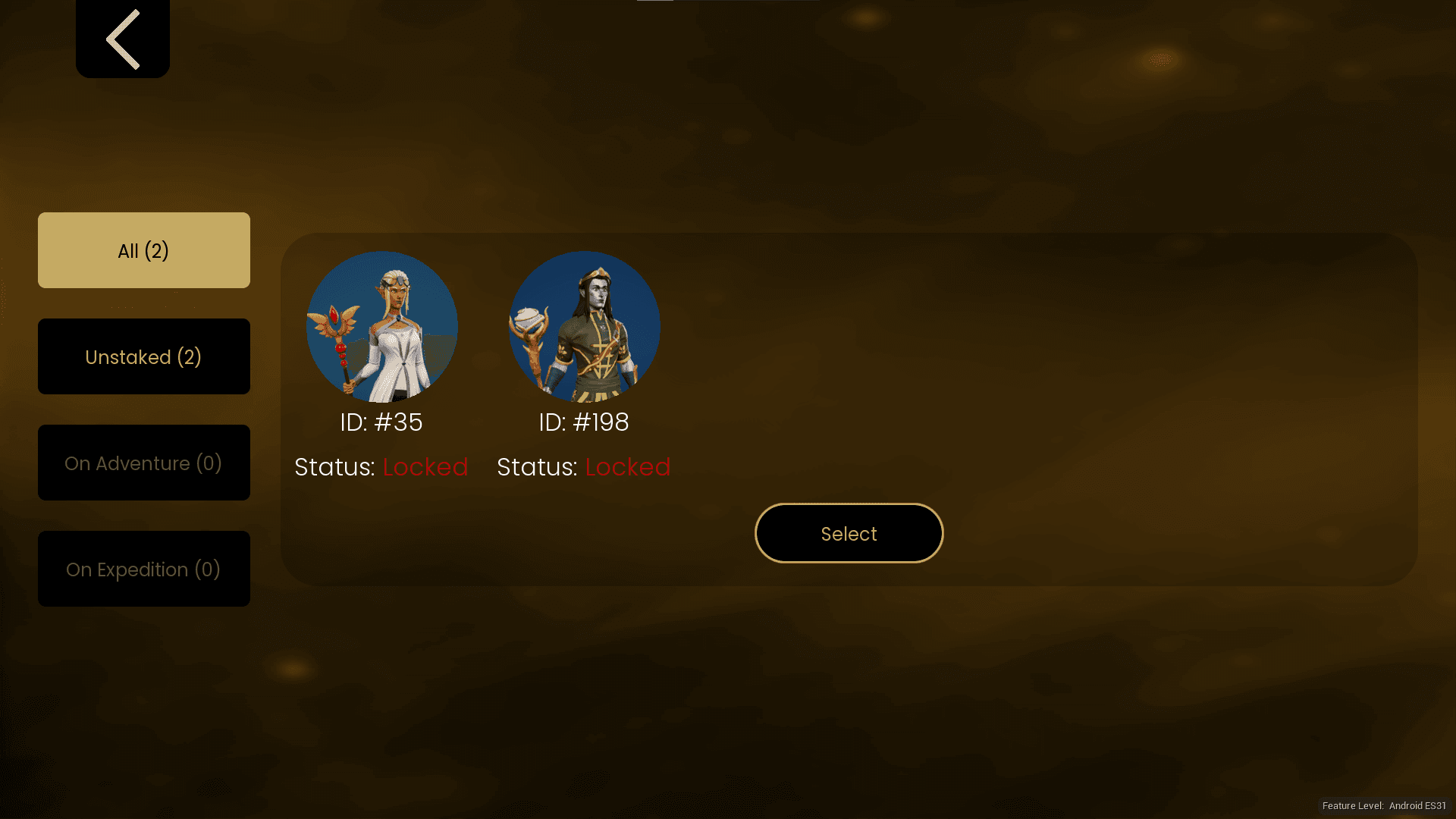
Task: View the On Expedition (0) list
Action: click(144, 569)
